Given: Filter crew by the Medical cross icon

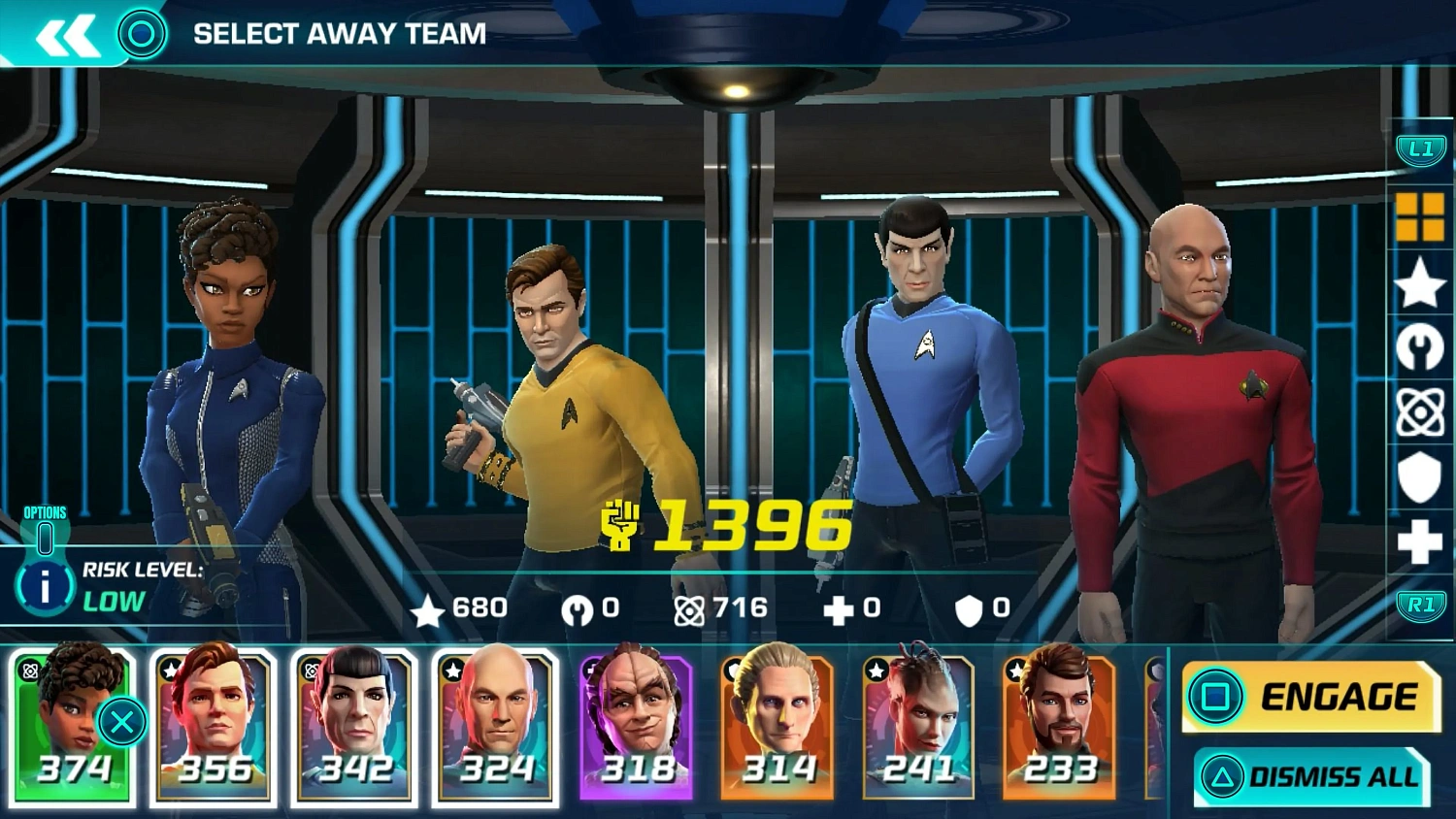Looking at the screenshot, I should 1419,541.
